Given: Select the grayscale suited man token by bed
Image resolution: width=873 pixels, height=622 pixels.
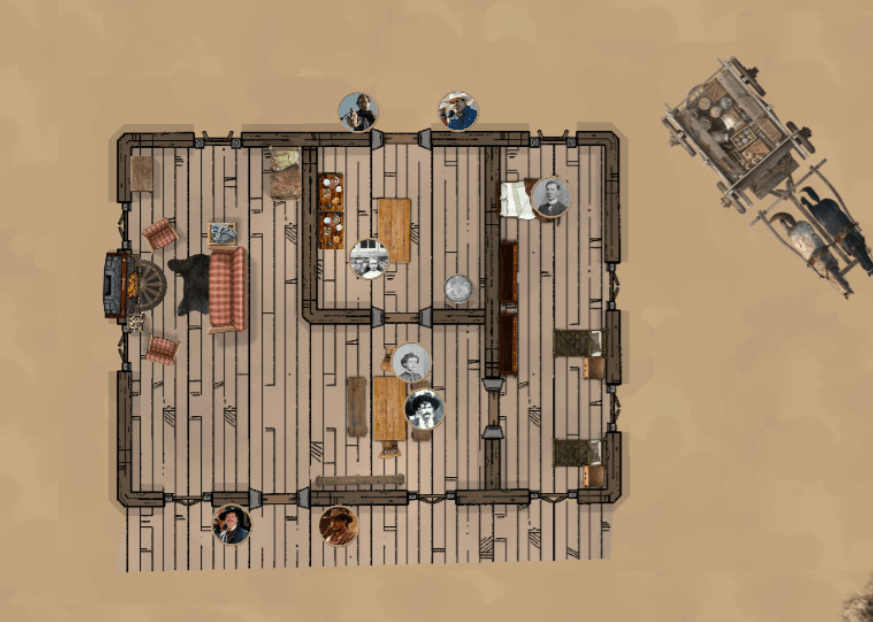Looking at the screenshot, I should pyautogui.click(x=550, y=197).
